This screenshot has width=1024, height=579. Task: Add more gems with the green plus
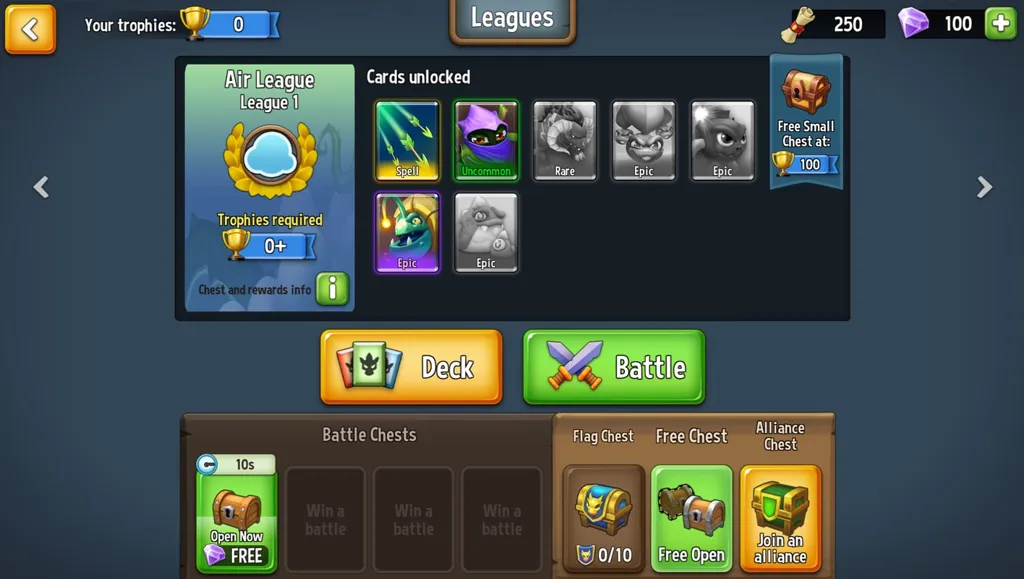(1000, 24)
